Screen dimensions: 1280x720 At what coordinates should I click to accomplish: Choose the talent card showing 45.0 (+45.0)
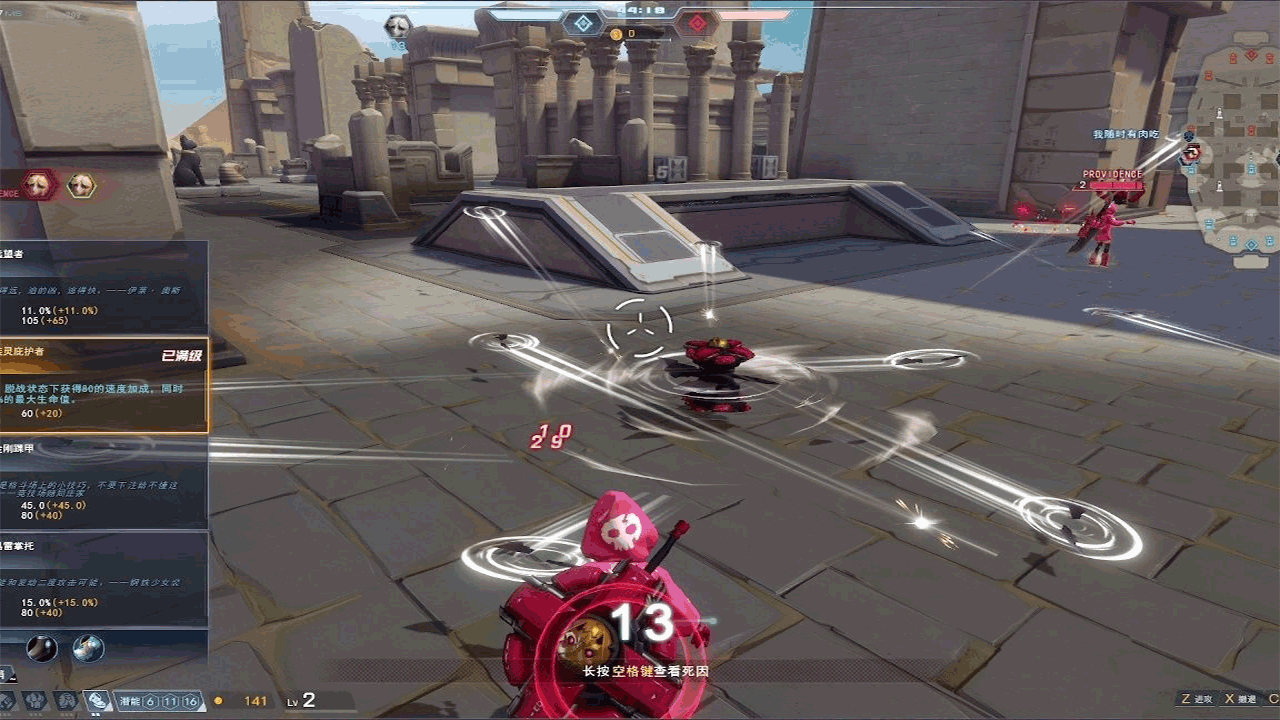(x=104, y=483)
